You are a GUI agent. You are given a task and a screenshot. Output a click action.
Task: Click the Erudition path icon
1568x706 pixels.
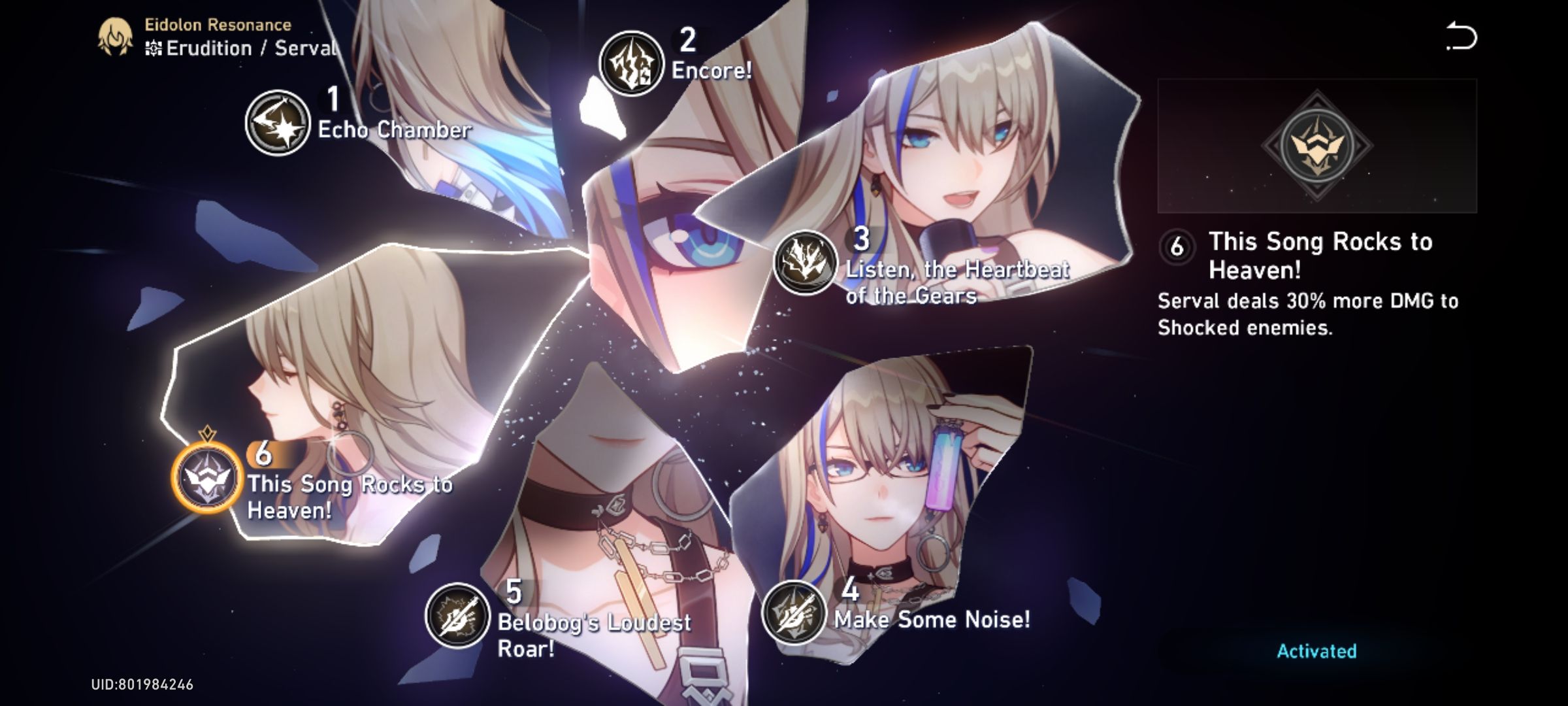point(155,47)
